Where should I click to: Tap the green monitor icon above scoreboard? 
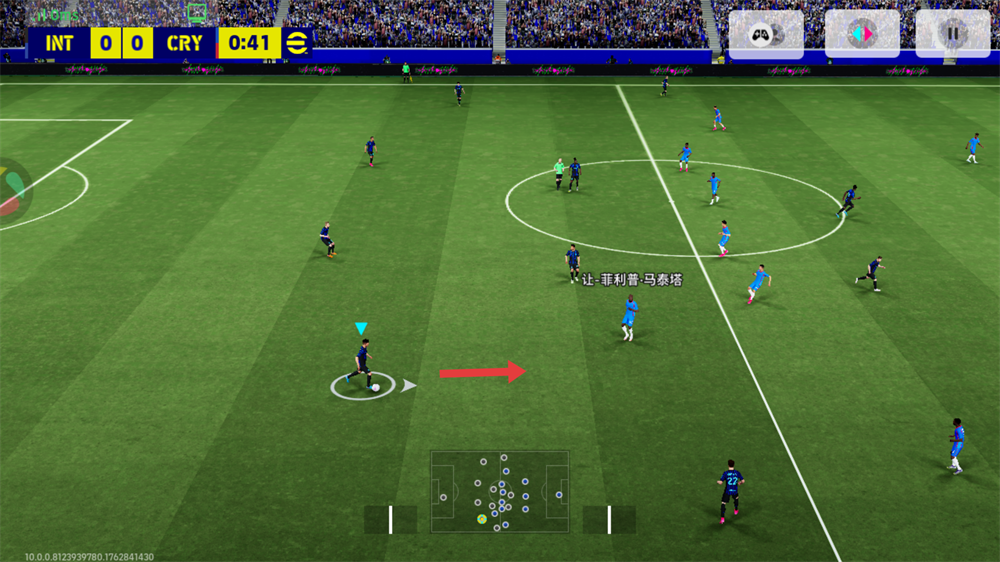[x=197, y=13]
